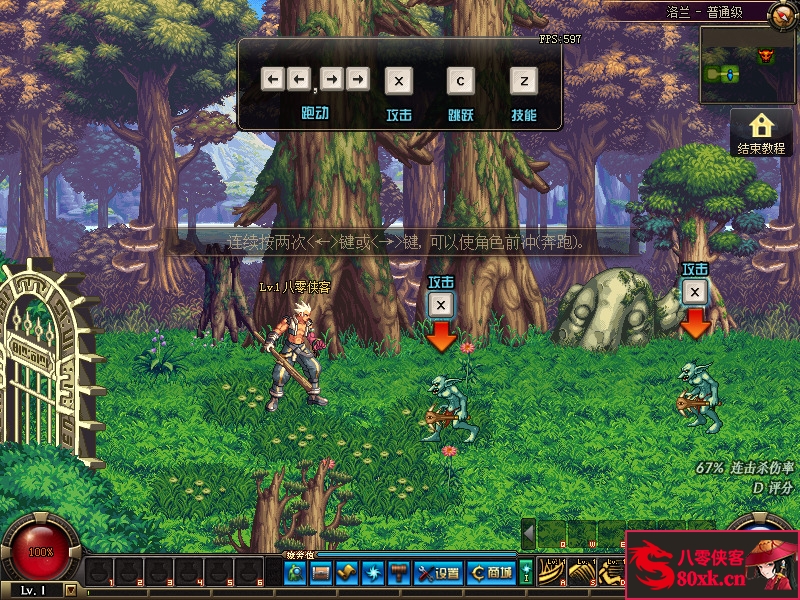800x600 pixels.
Task: Click the 结束教程 end tutorial button
Action: (x=762, y=133)
